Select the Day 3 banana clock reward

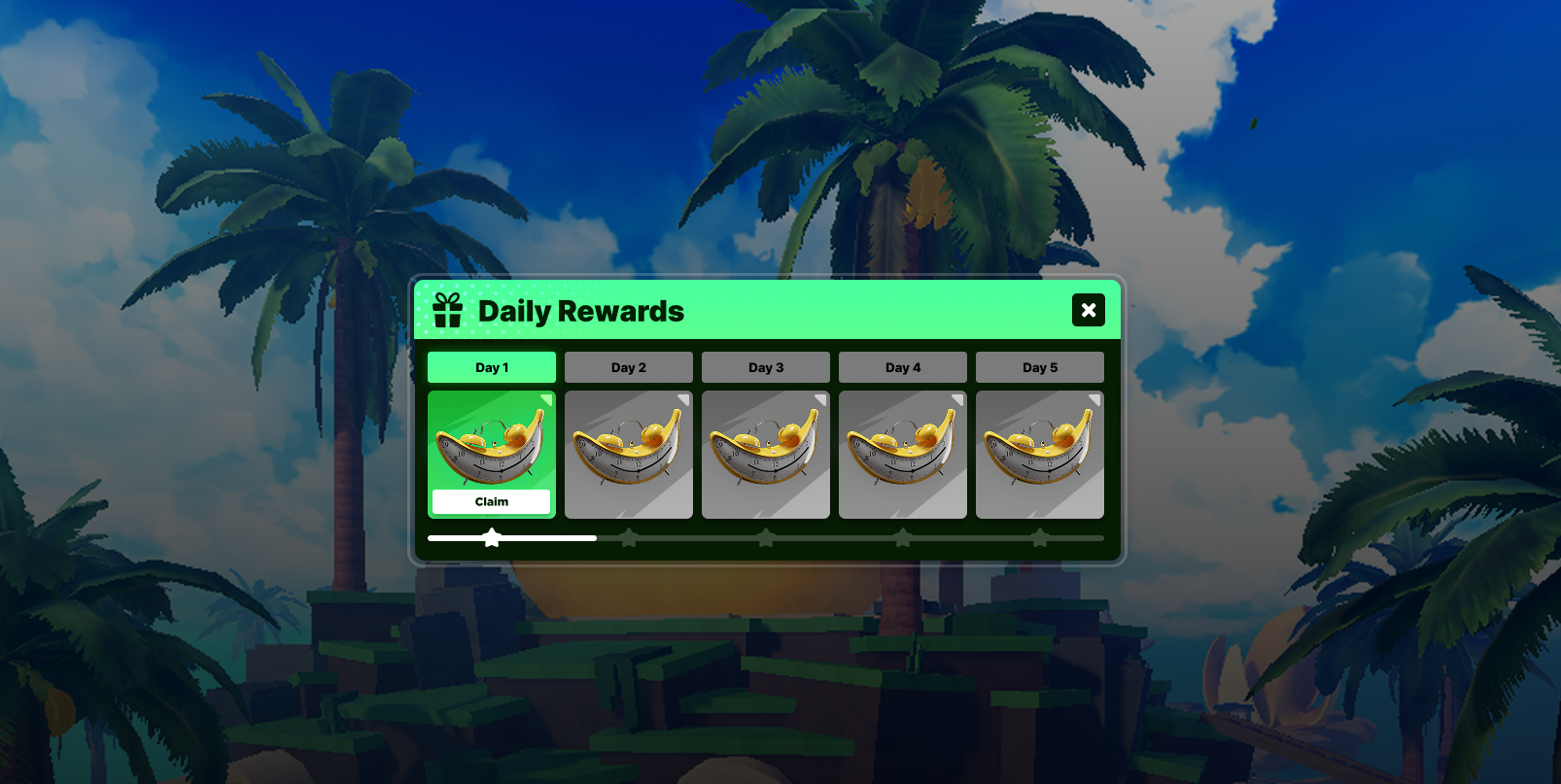point(766,455)
